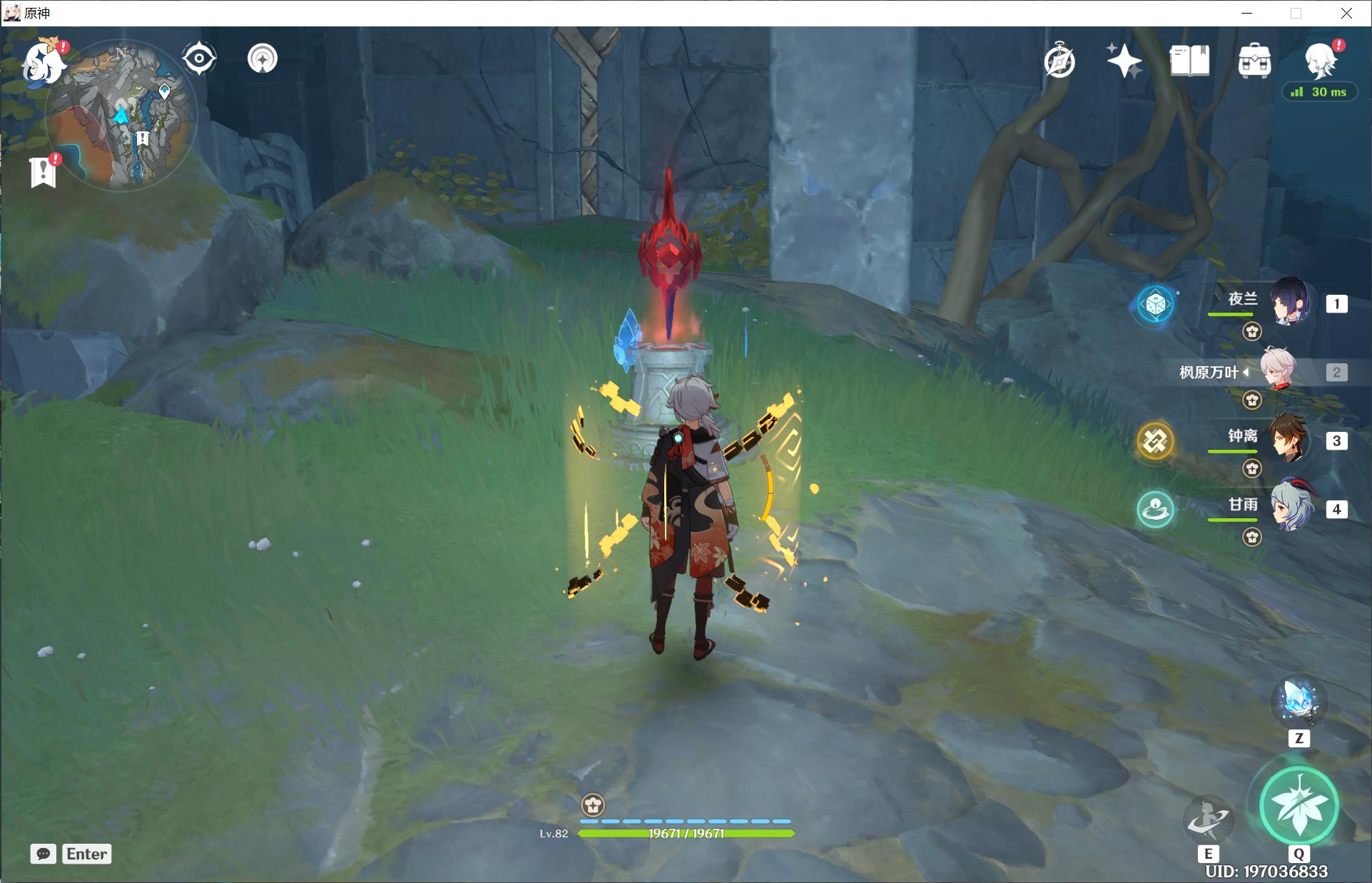This screenshot has width=1372, height=883.
Task: Open the compass icon in the top bar
Action: point(1060,61)
